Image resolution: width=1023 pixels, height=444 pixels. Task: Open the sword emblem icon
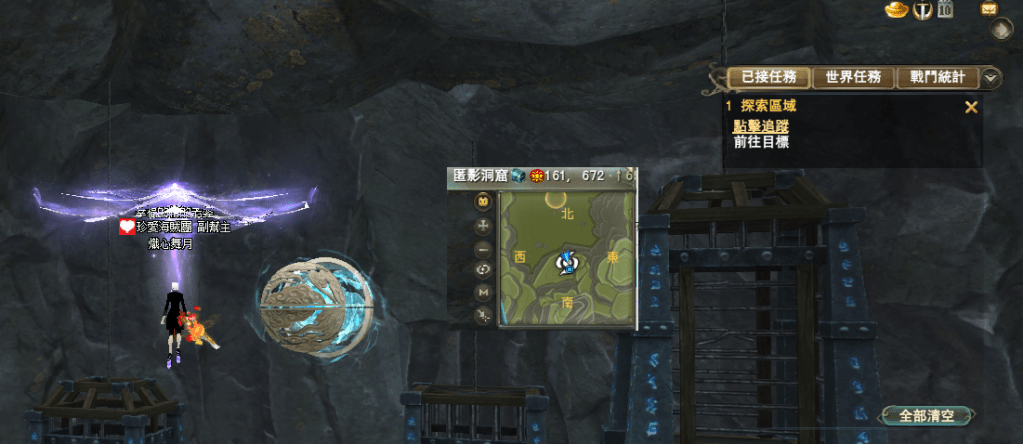tap(923, 10)
